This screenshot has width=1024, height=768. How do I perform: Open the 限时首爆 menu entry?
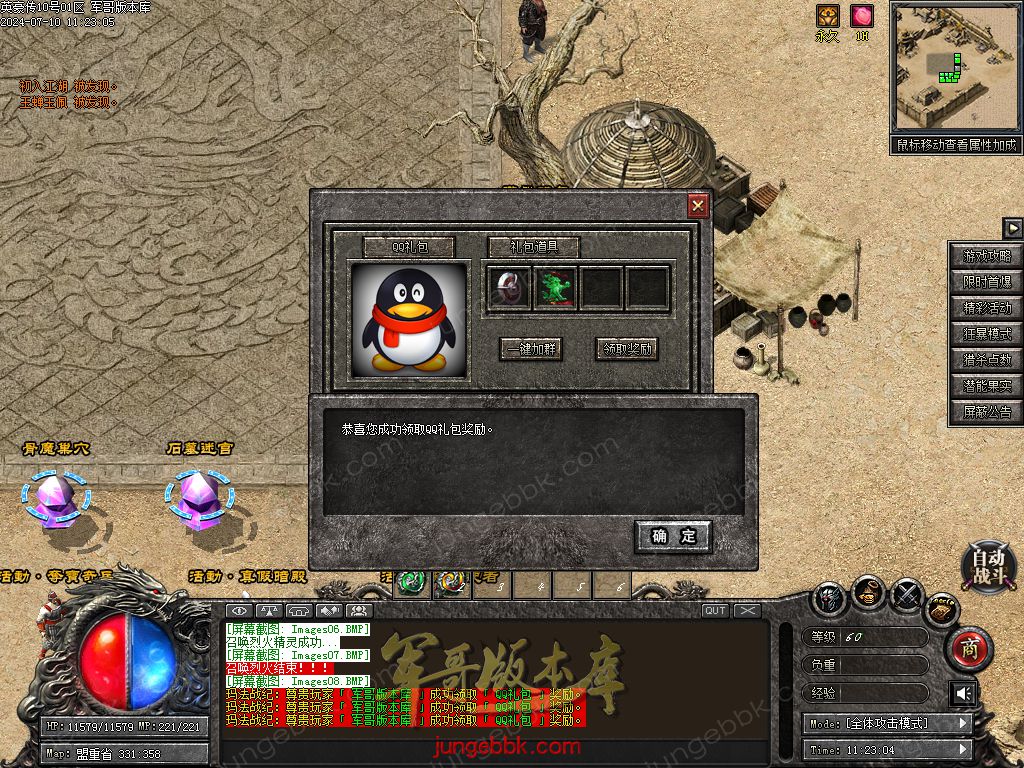coord(986,282)
